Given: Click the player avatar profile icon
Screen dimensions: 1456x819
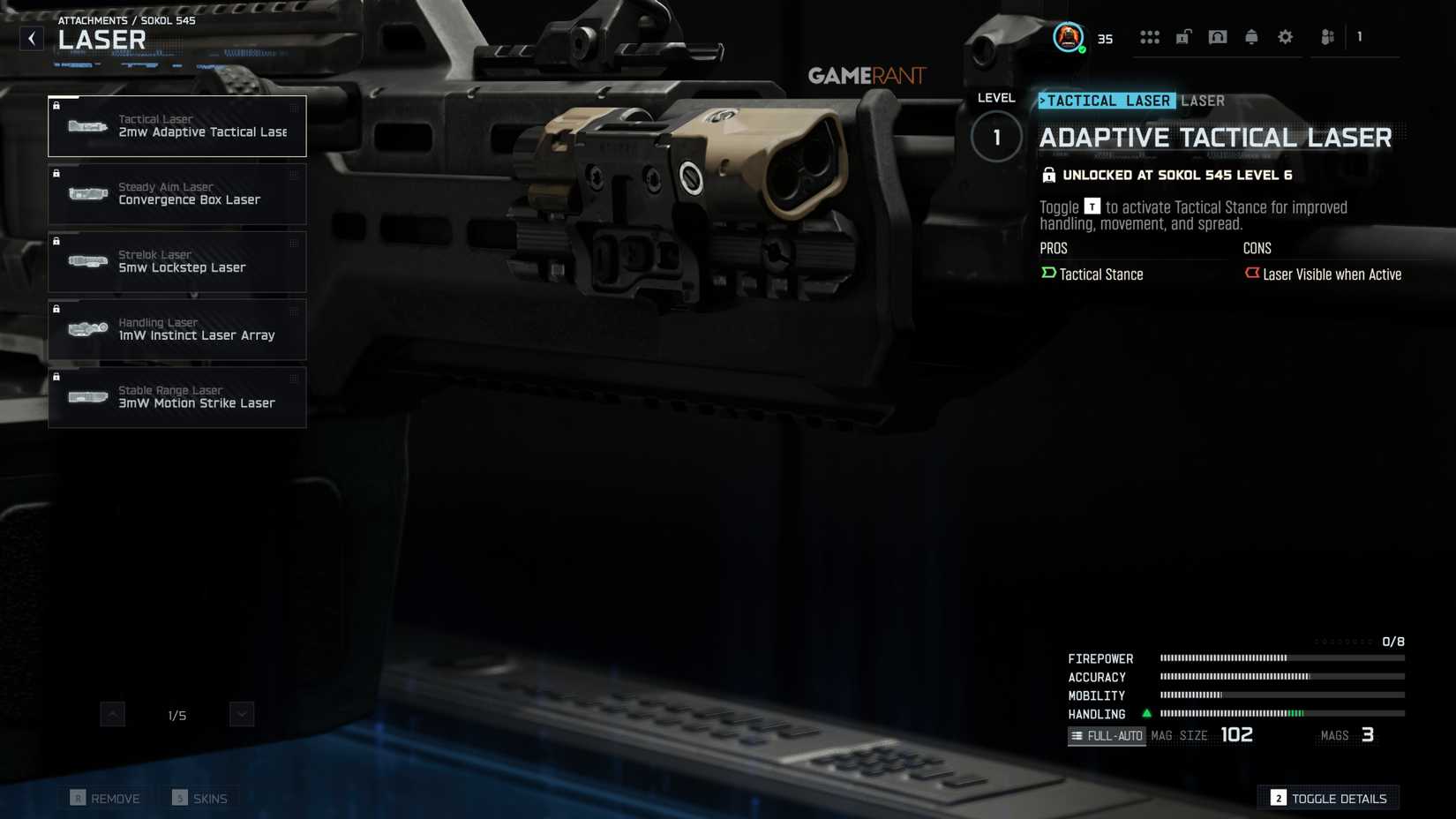Looking at the screenshot, I should (1067, 37).
